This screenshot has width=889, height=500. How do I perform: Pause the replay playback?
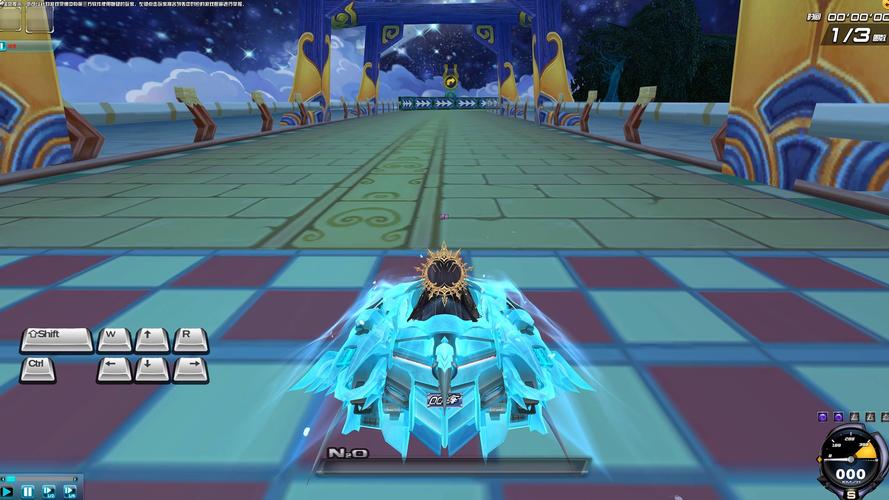[28, 491]
